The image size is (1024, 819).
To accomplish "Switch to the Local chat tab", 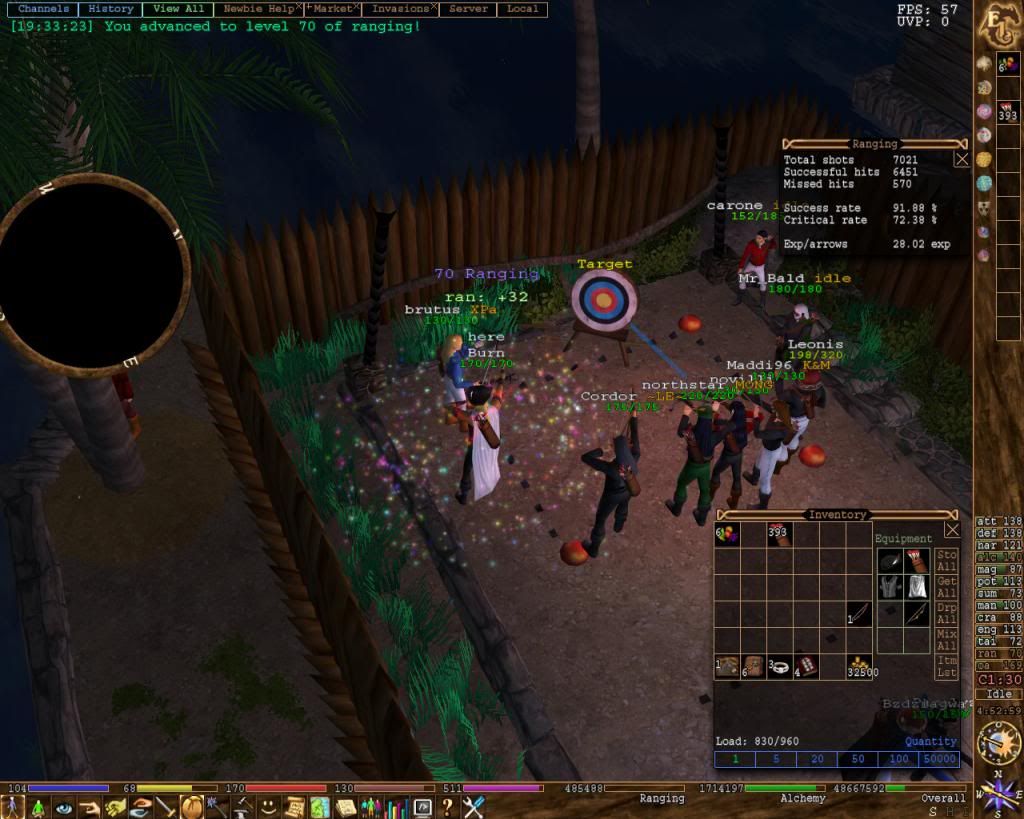I will pyautogui.click(x=522, y=9).
